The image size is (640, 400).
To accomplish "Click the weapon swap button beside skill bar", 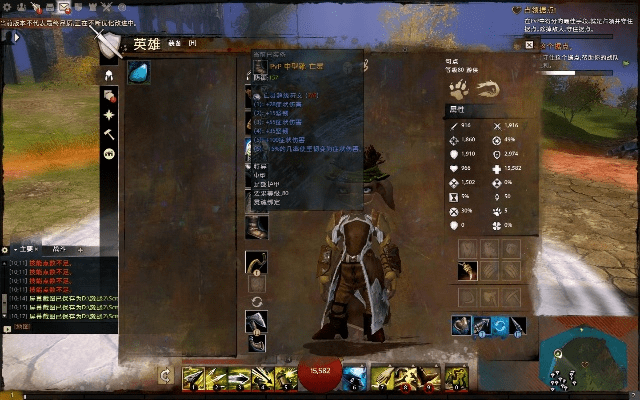I will coord(166,376).
